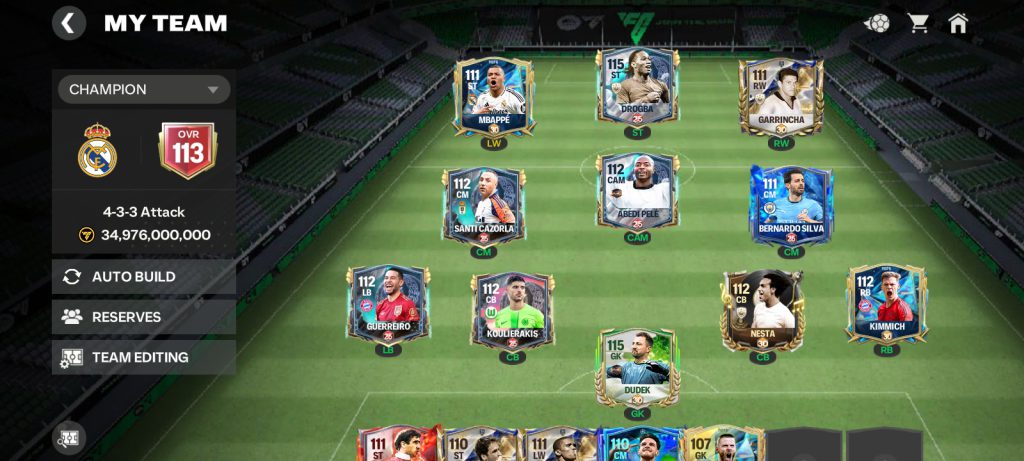Image resolution: width=1024 pixels, height=461 pixels.
Task: Open the Champion formation dropdown
Action: point(143,89)
